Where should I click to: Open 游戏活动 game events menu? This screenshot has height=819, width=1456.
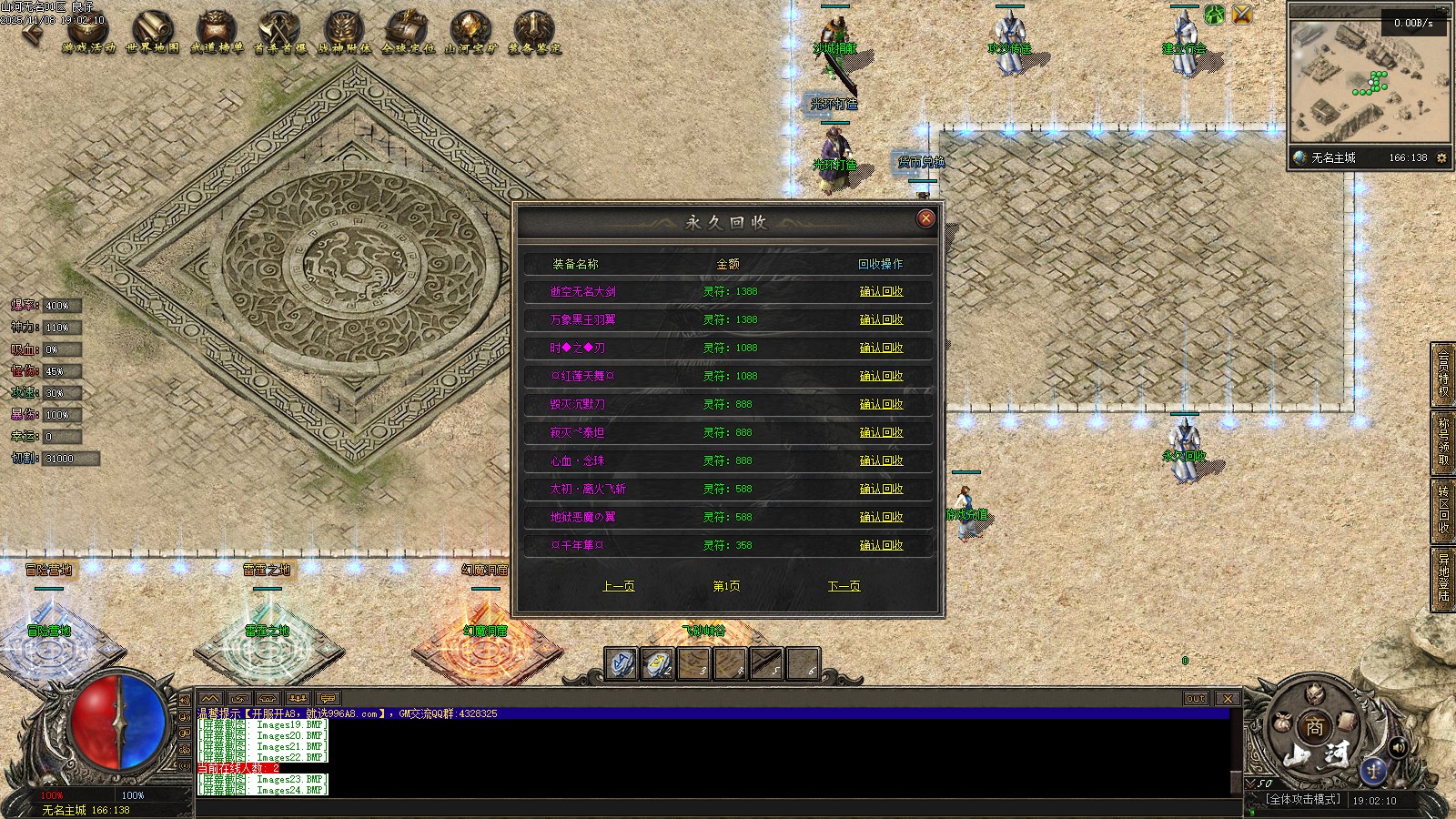(88, 33)
